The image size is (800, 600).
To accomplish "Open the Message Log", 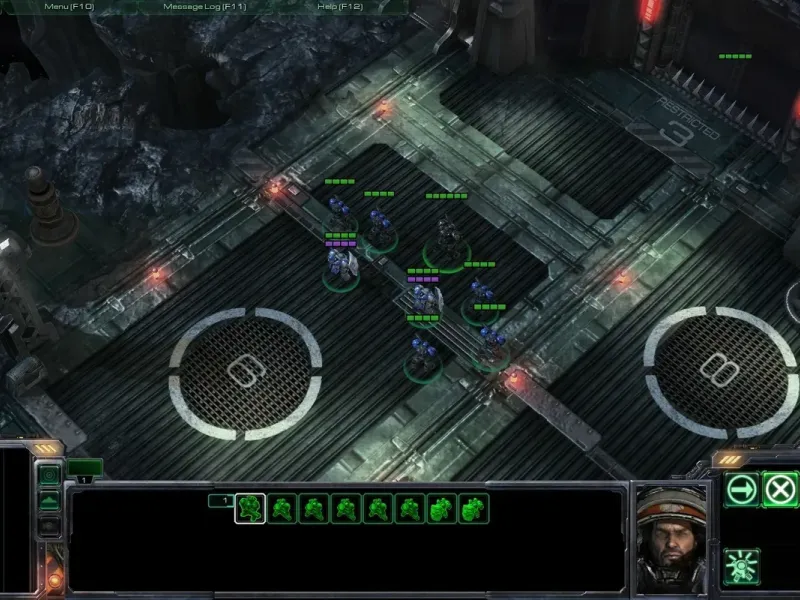I will pos(204,6).
